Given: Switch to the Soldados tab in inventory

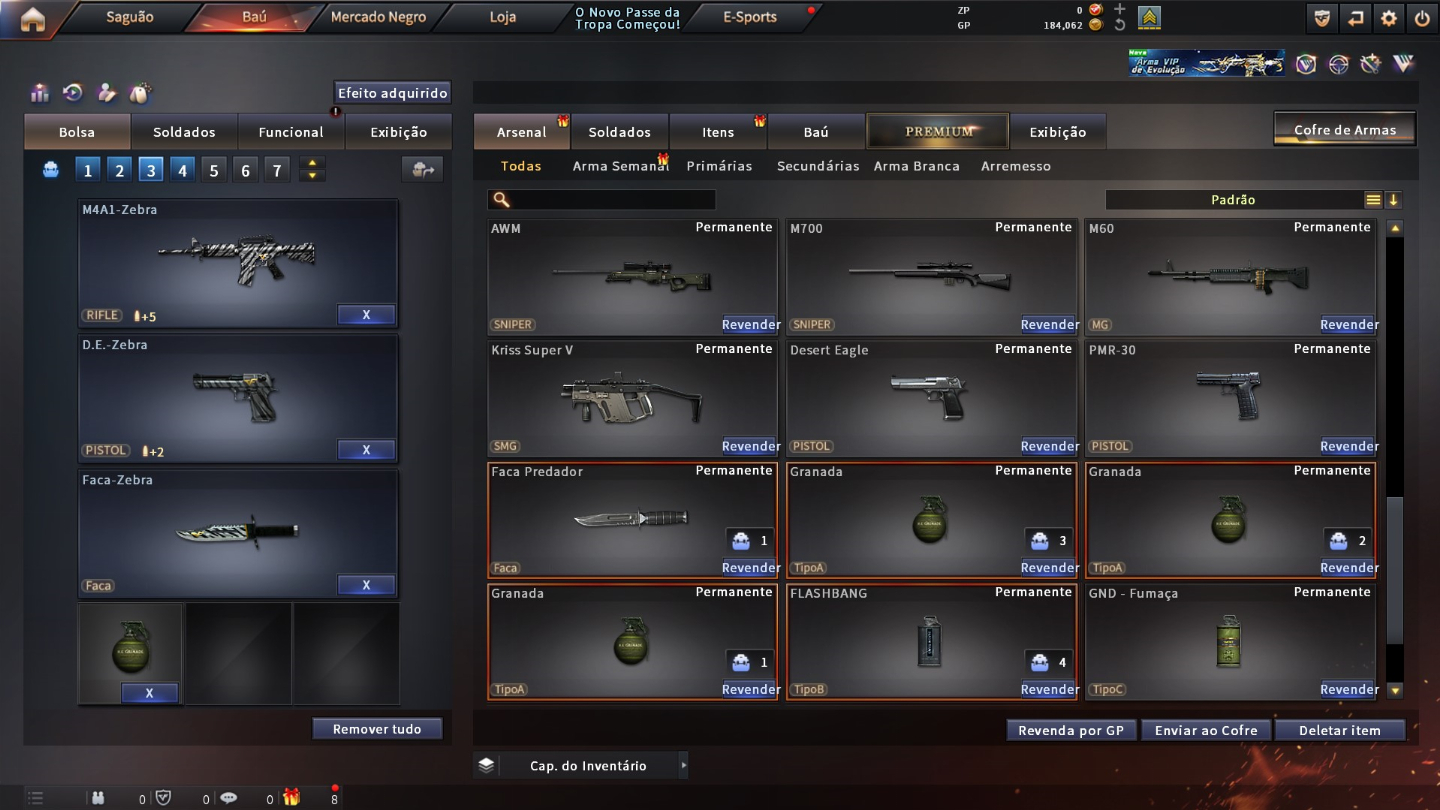Looking at the screenshot, I should click(619, 132).
